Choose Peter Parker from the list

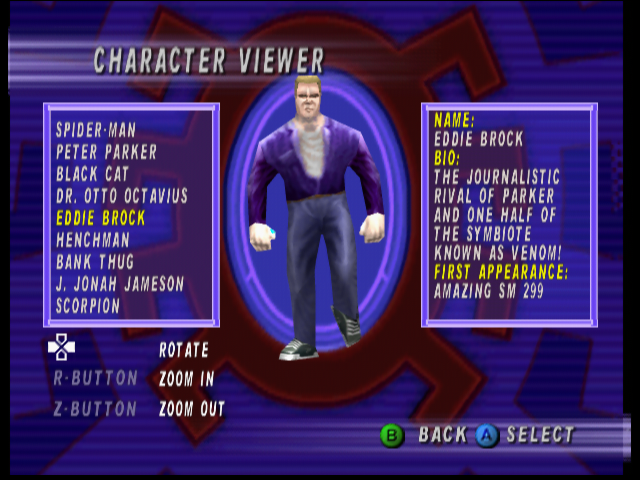106,152
